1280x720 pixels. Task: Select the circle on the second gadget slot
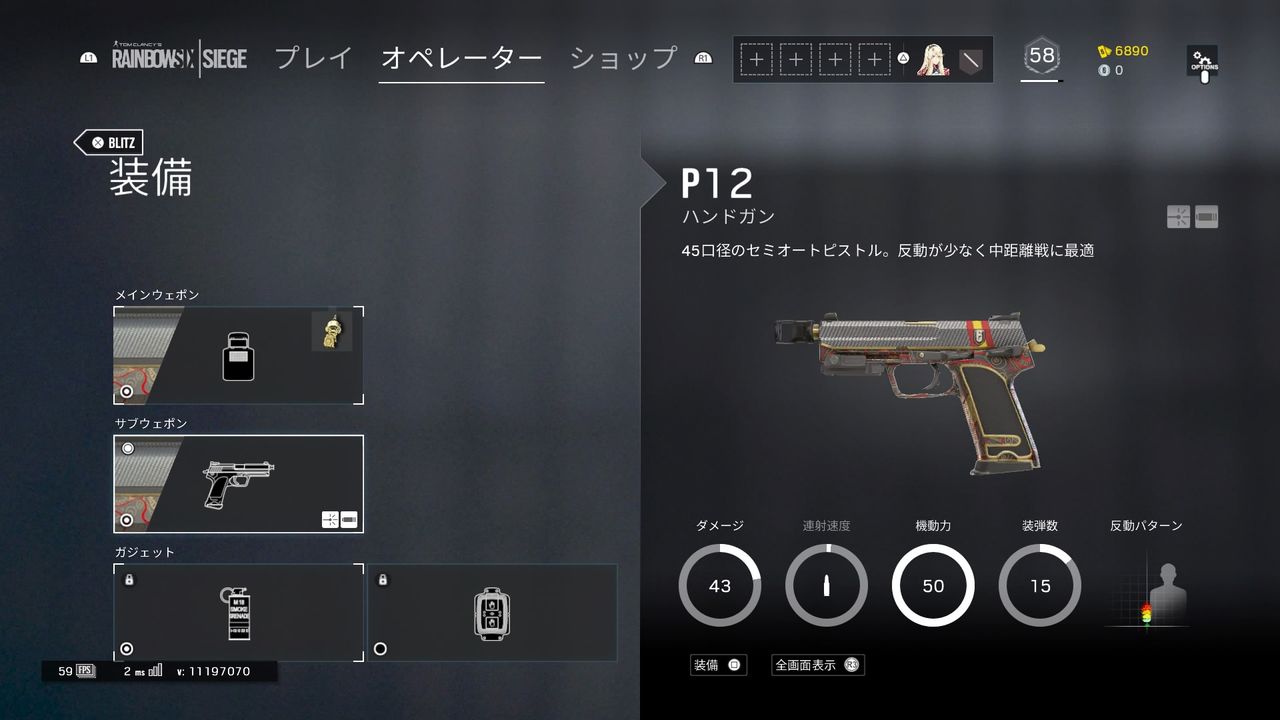click(x=378, y=650)
